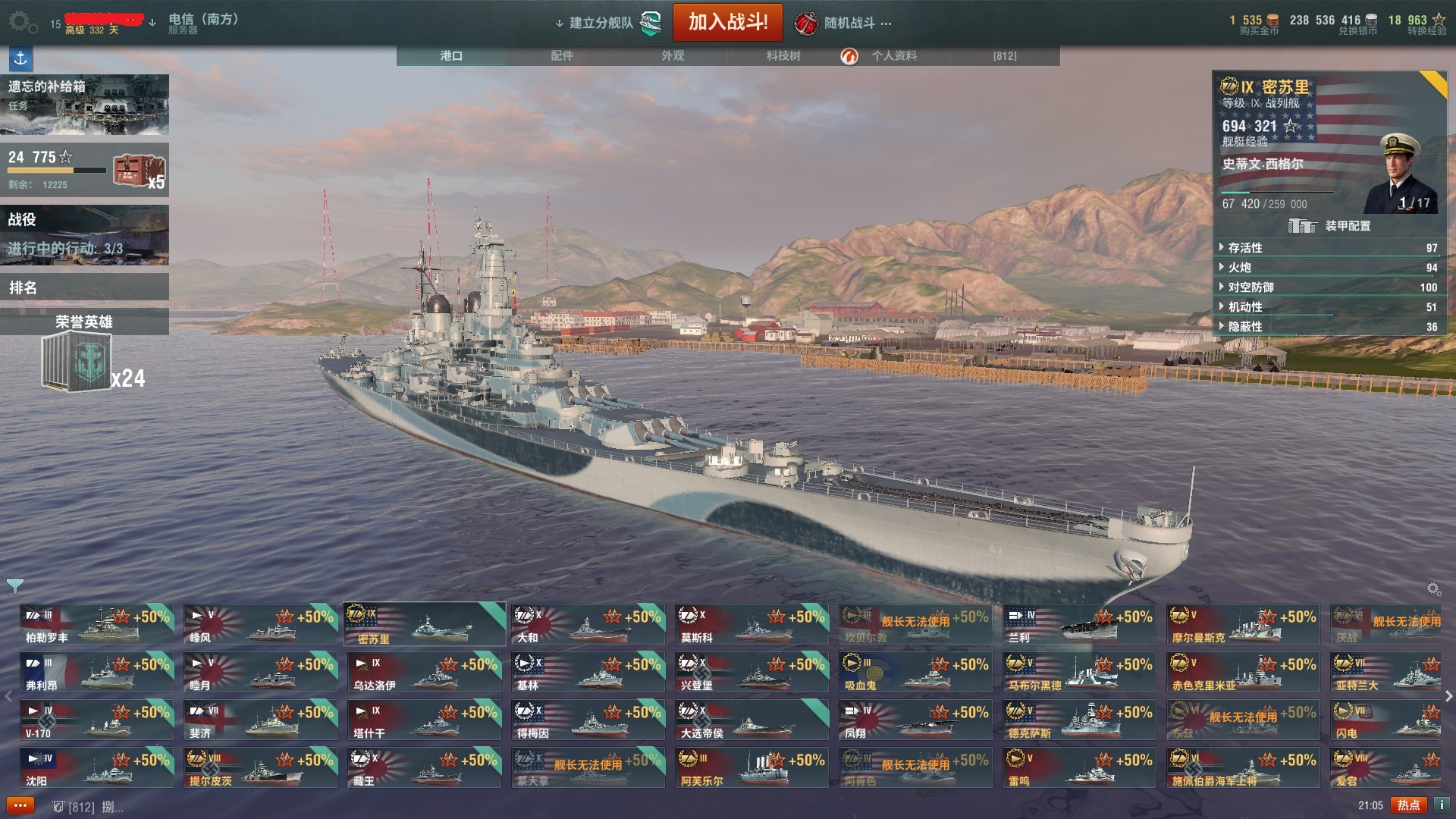
Task: Switch to the 配件 modules tab
Action: (562, 55)
